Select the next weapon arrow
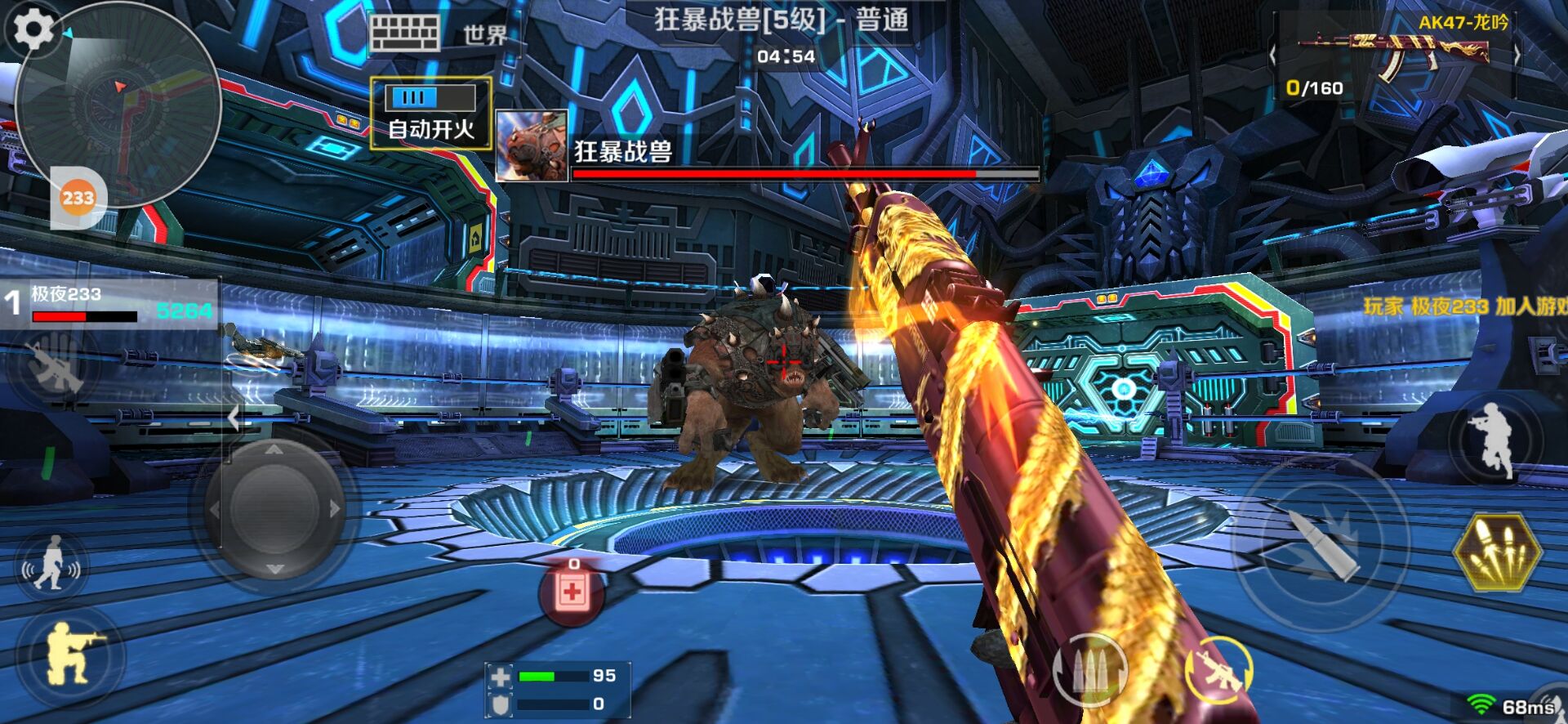Viewport: 1568px width, 724px height. click(1517, 56)
